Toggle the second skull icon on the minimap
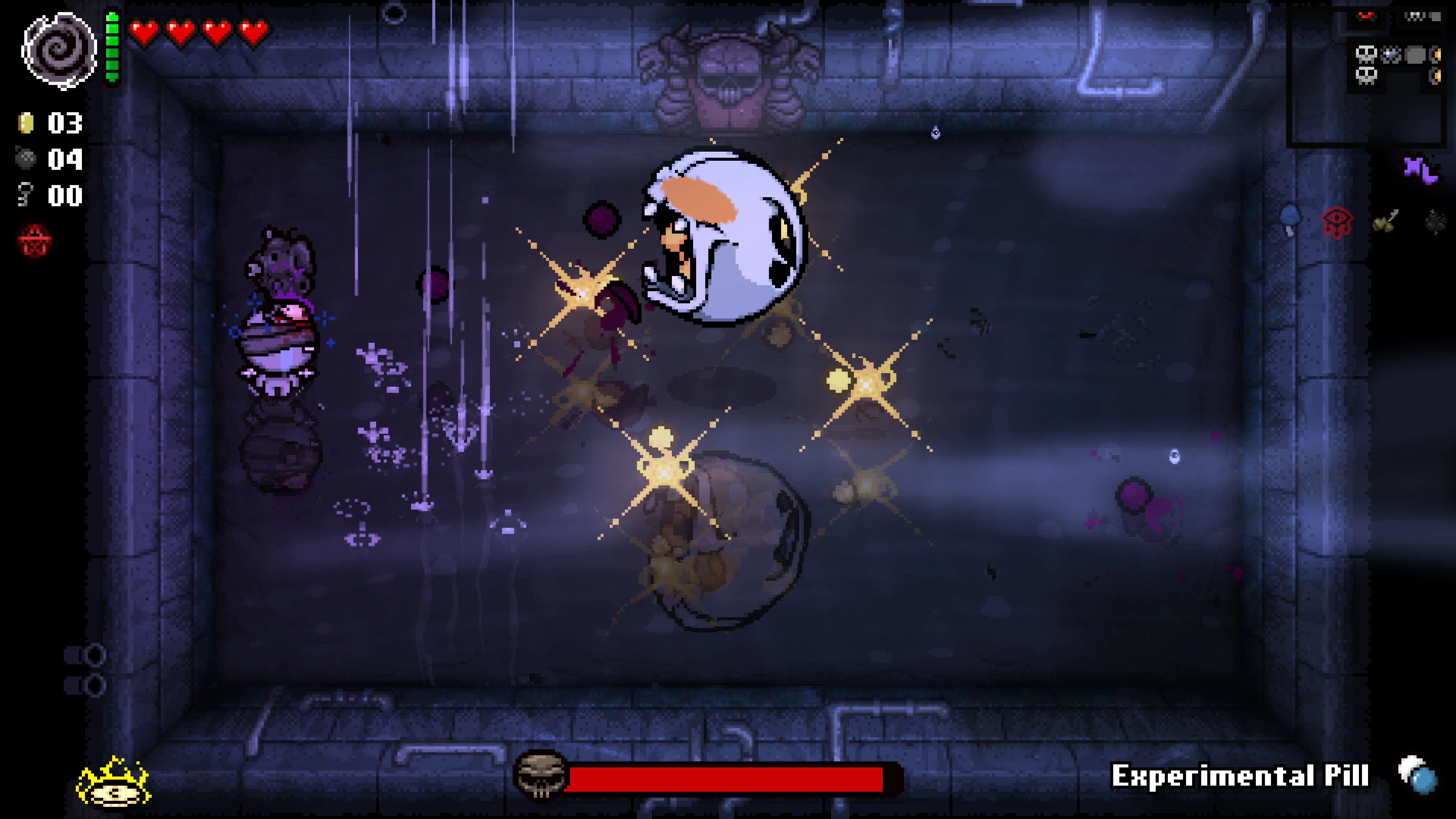This screenshot has height=819, width=1456. pyautogui.click(x=1367, y=76)
